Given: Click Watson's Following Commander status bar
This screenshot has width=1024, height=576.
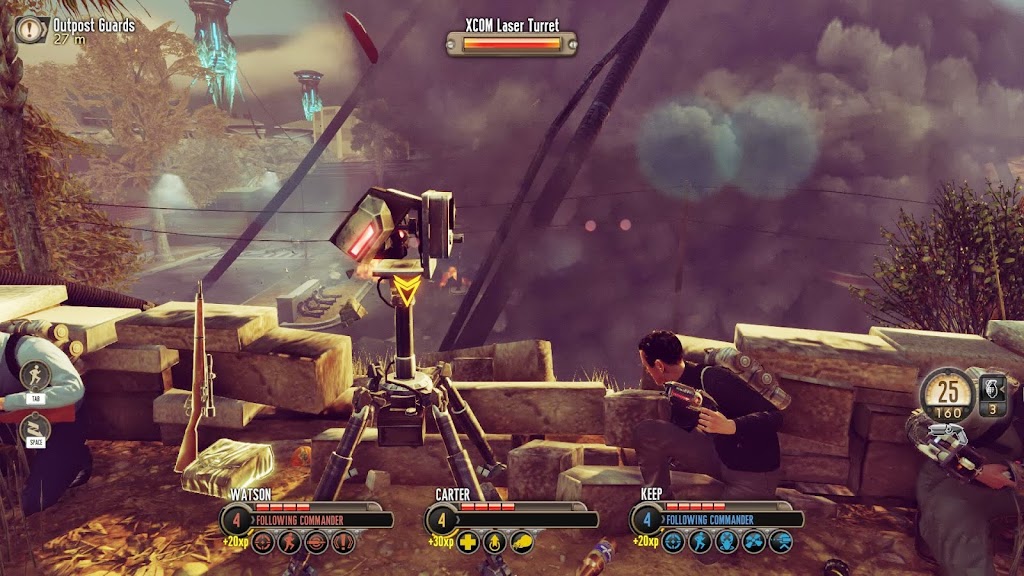Looking at the screenshot, I should coord(320,520).
